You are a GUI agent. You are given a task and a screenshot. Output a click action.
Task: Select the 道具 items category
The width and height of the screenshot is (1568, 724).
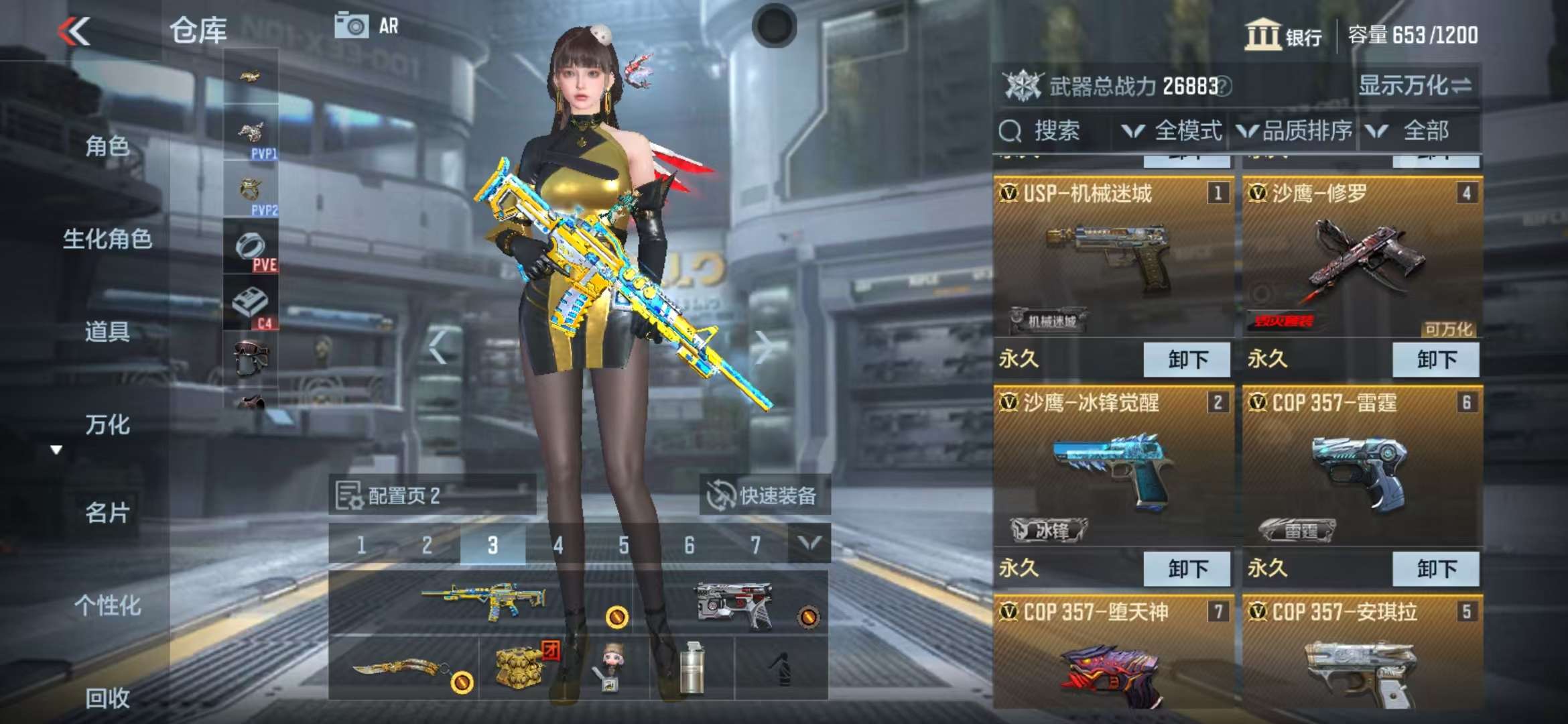(x=107, y=331)
